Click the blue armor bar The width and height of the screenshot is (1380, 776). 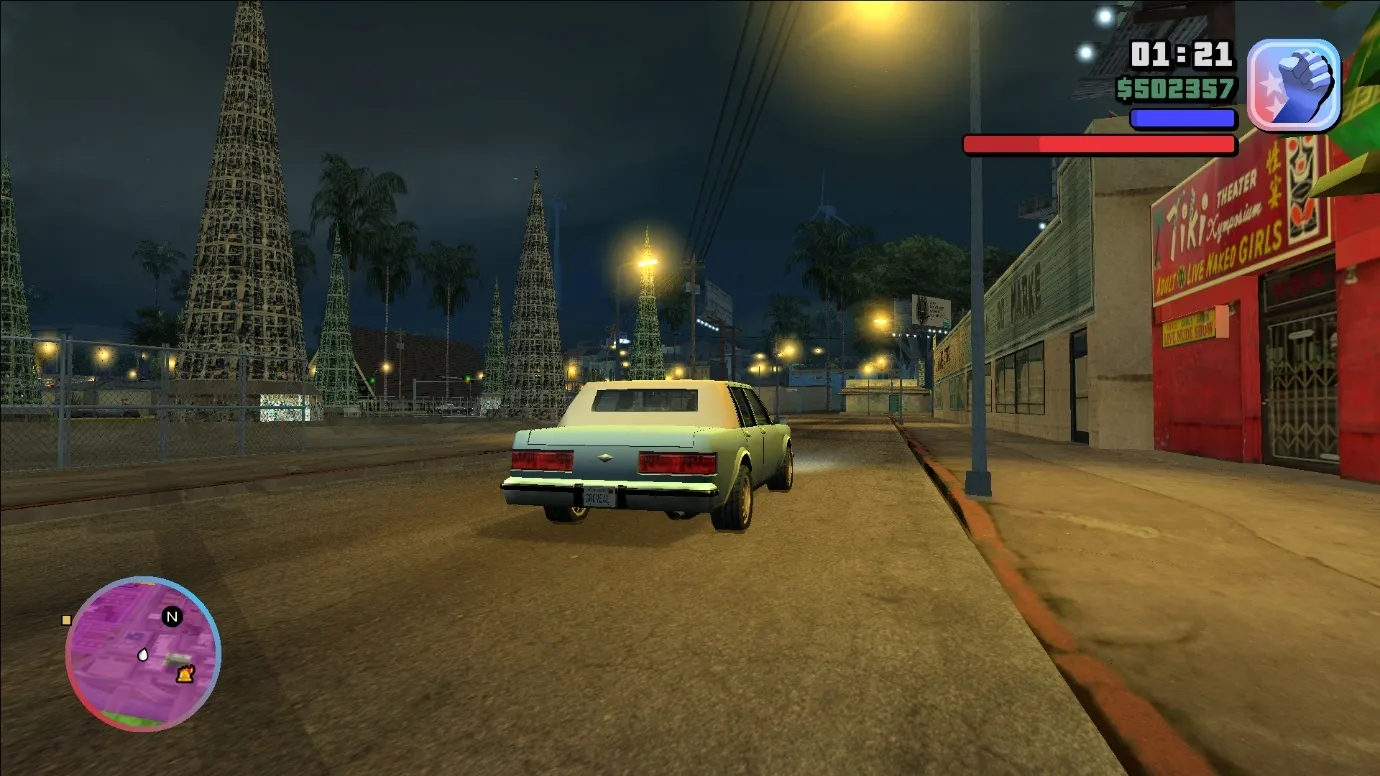(x=1182, y=118)
